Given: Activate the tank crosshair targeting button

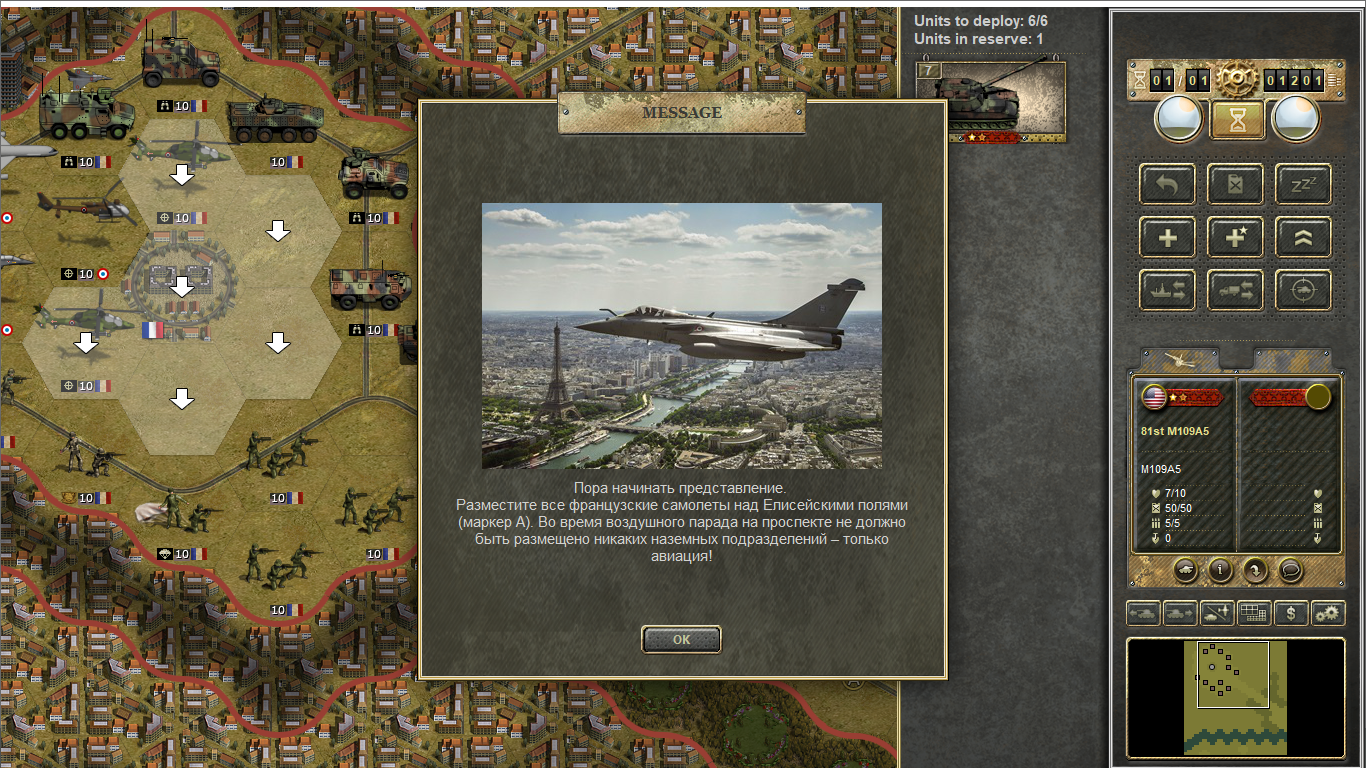Looking at the screenshot, I should [1303, 290].
